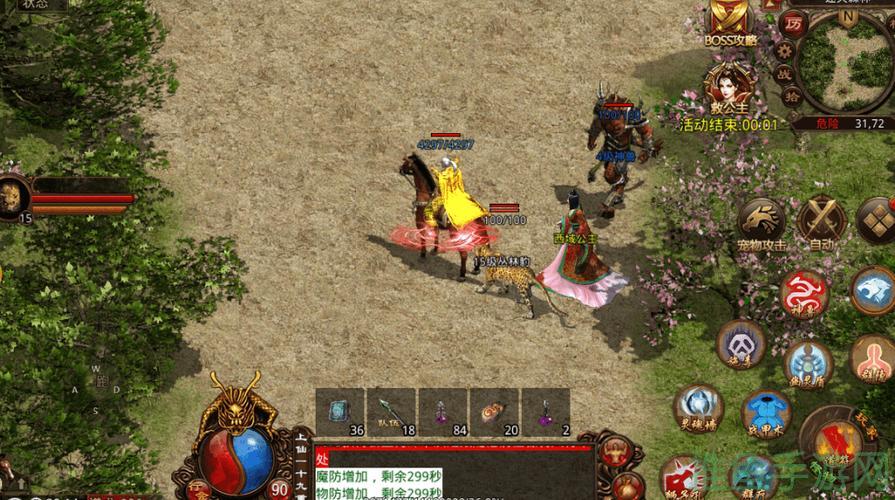Open settings with the gear button
This screenshot has width=895, height=500.
785,49
